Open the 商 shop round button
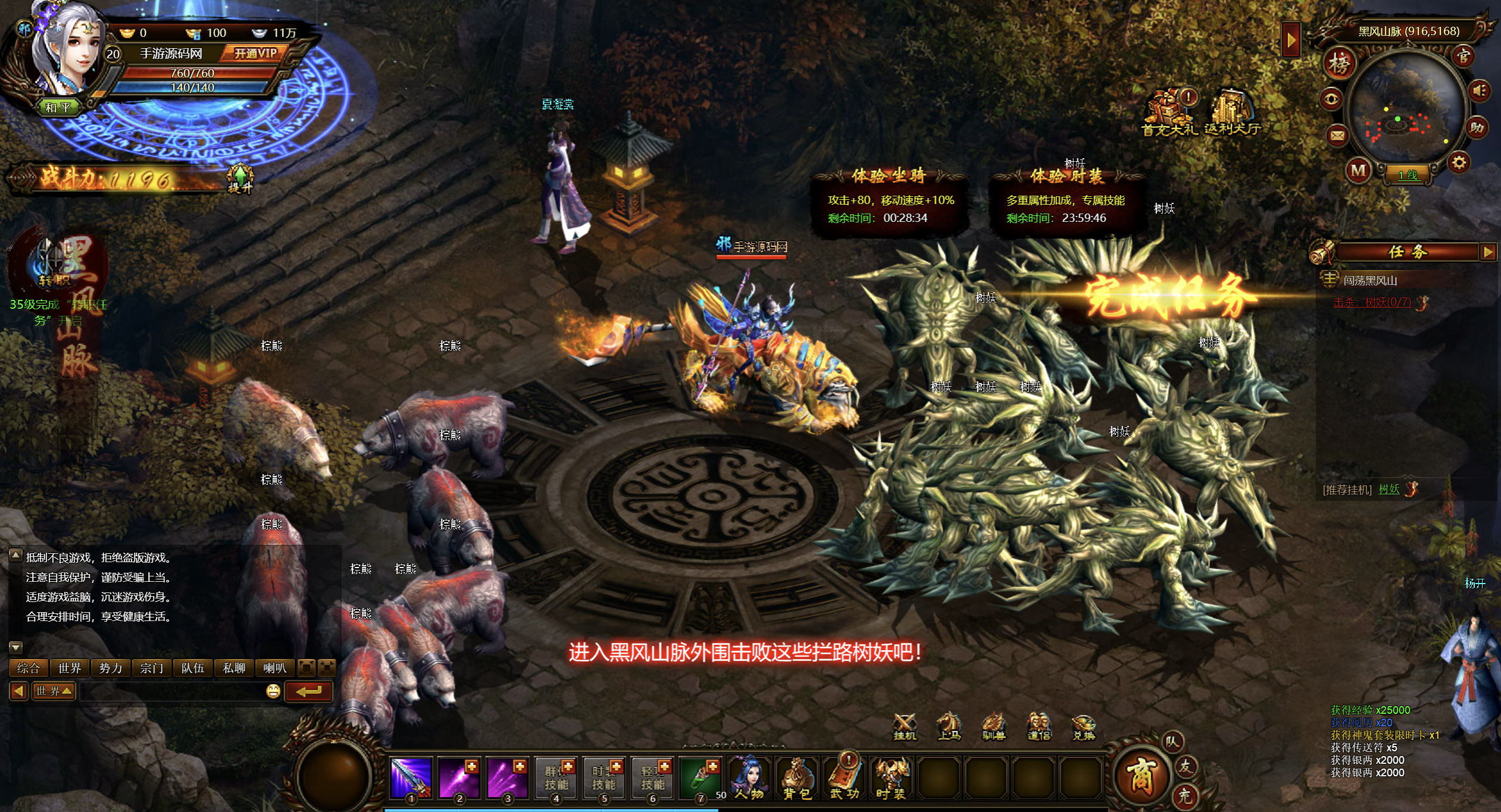The width and height of the screenshot is (1501, 812). (x=1140, y=776)
